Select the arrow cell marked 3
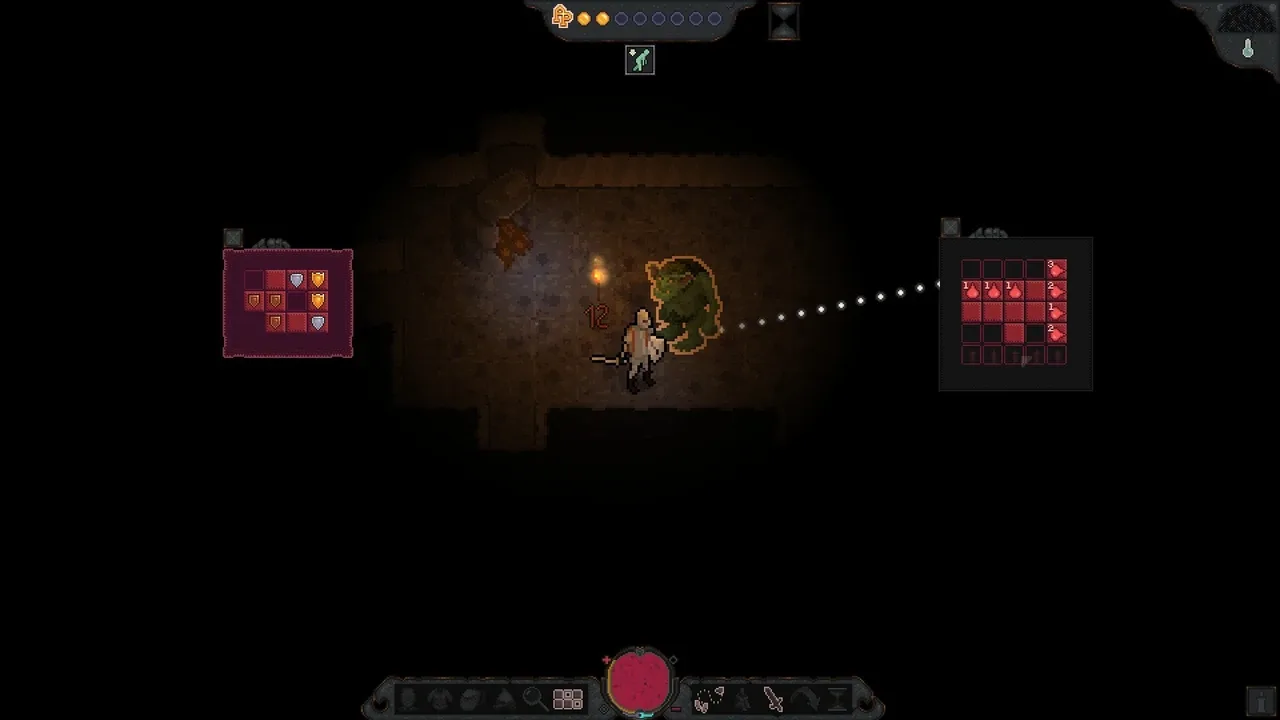1280x720 pixels. pos(1056,268)
